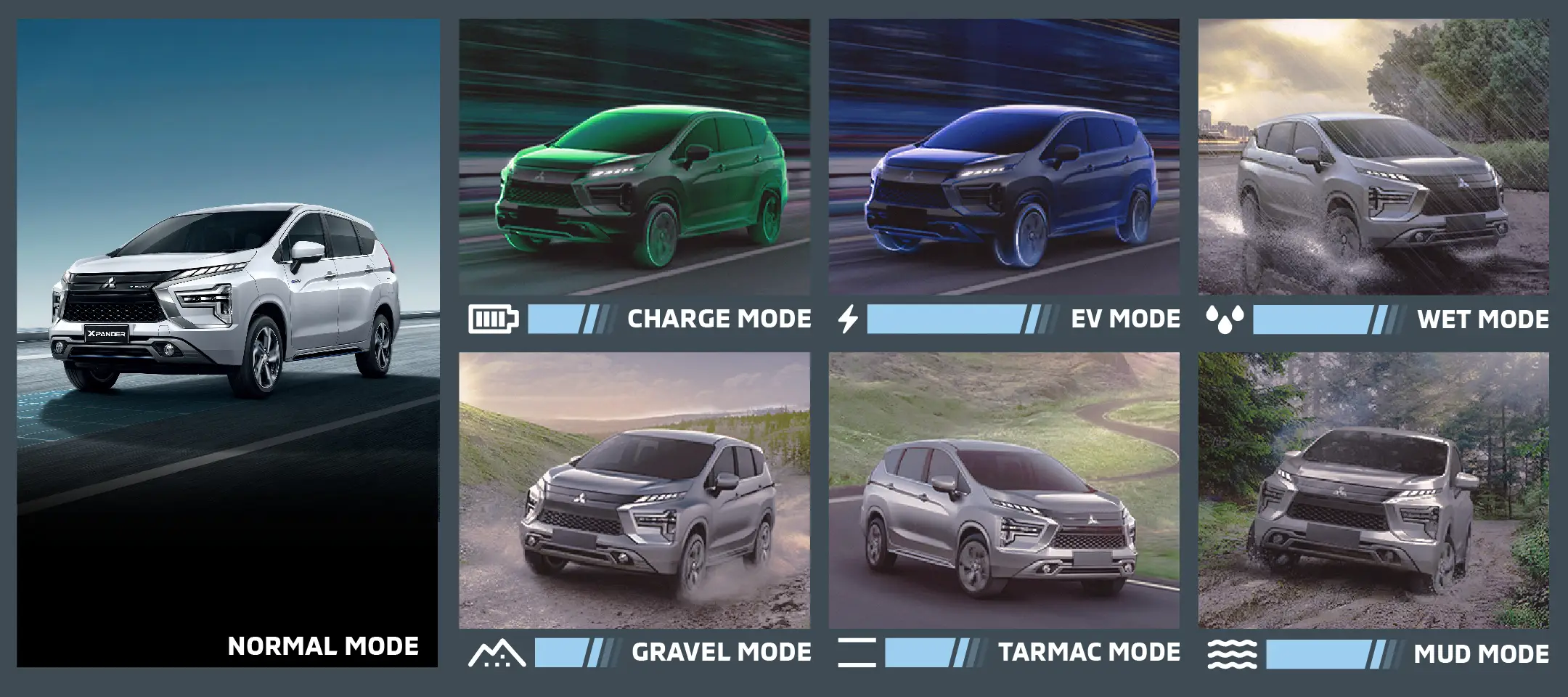
Task: Select the Normal Mode tile
Action: 227,343
